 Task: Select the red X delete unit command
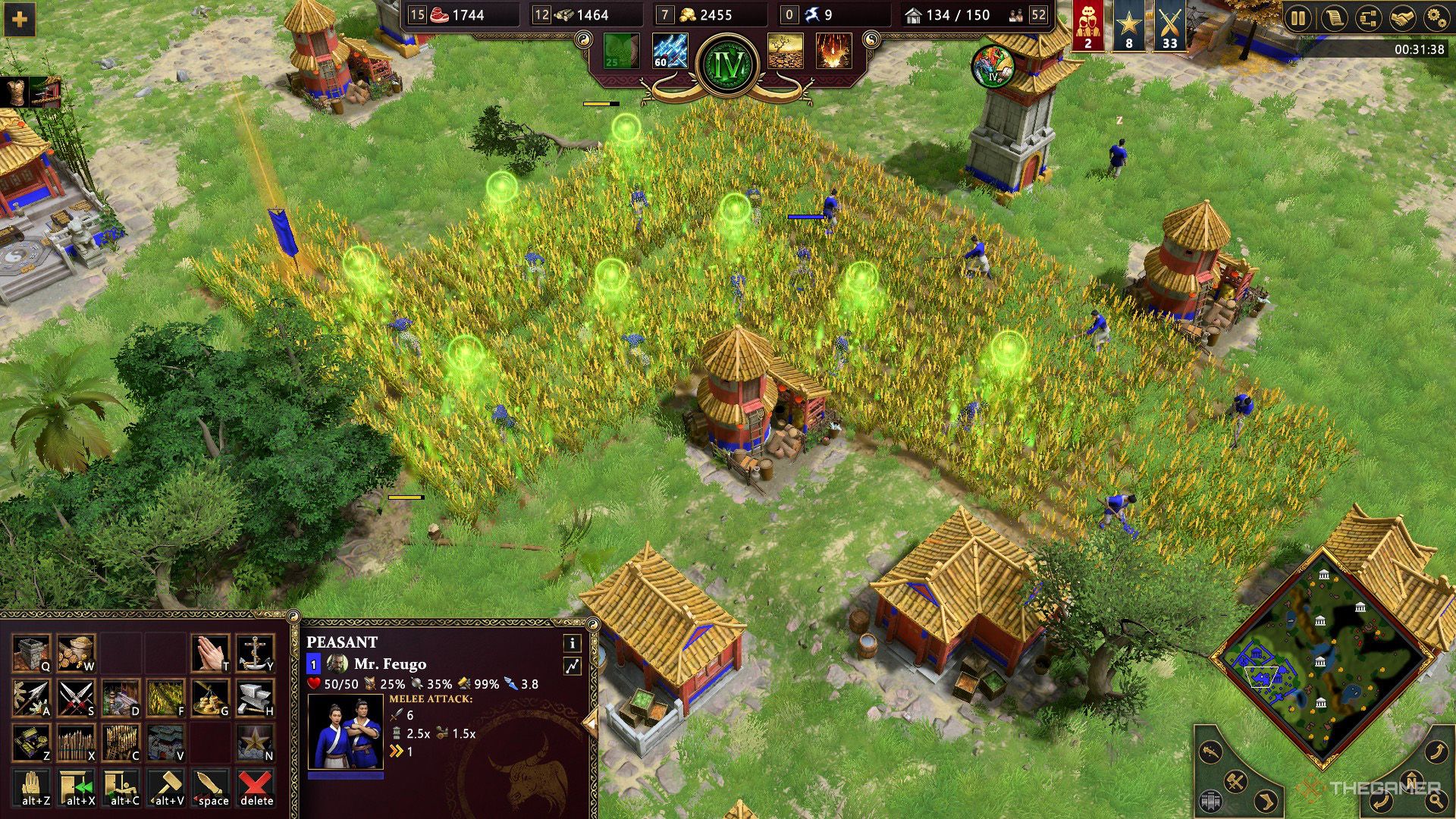(x=255, y=787)
